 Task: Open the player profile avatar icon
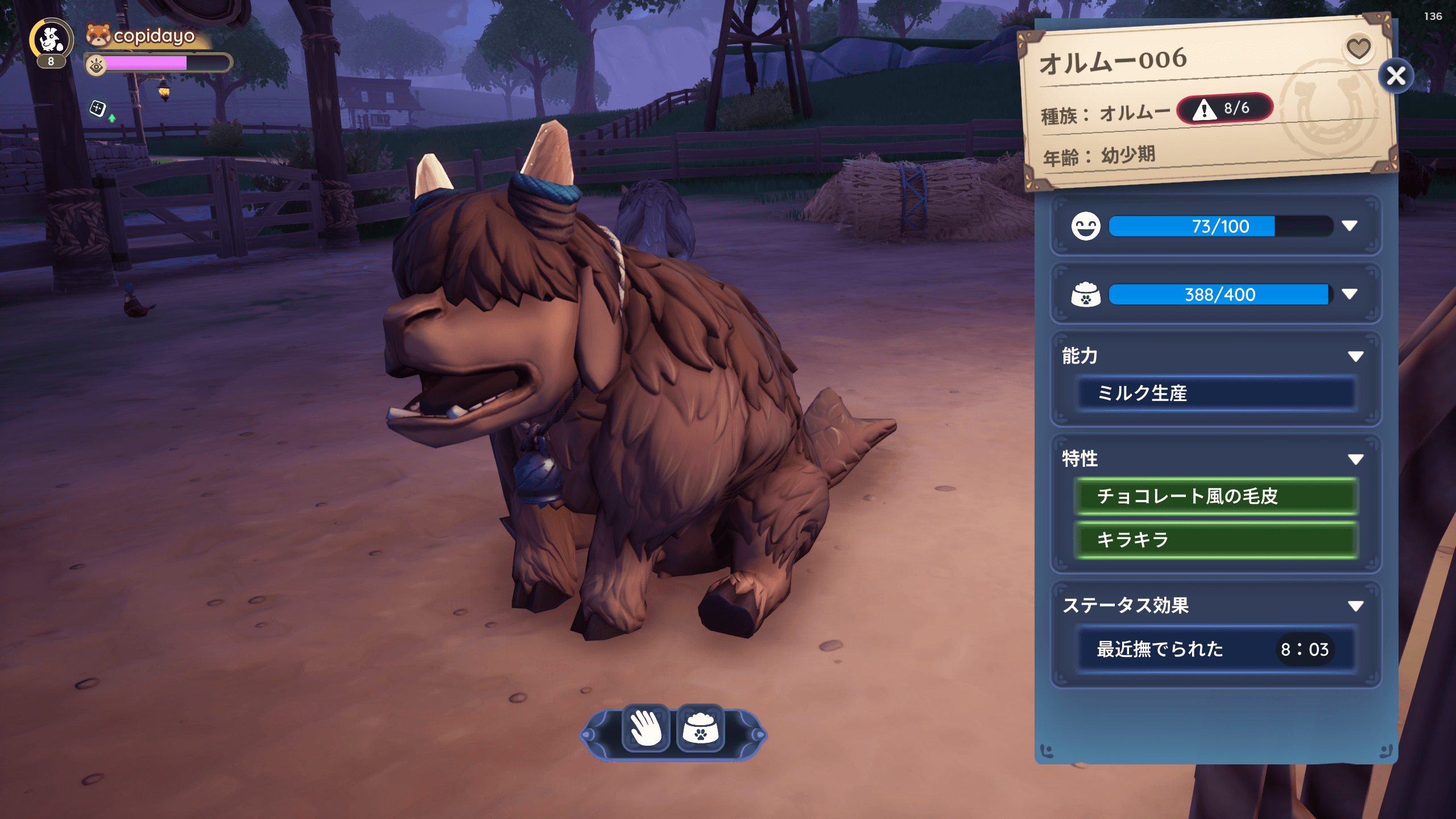(x=51, y=40)
